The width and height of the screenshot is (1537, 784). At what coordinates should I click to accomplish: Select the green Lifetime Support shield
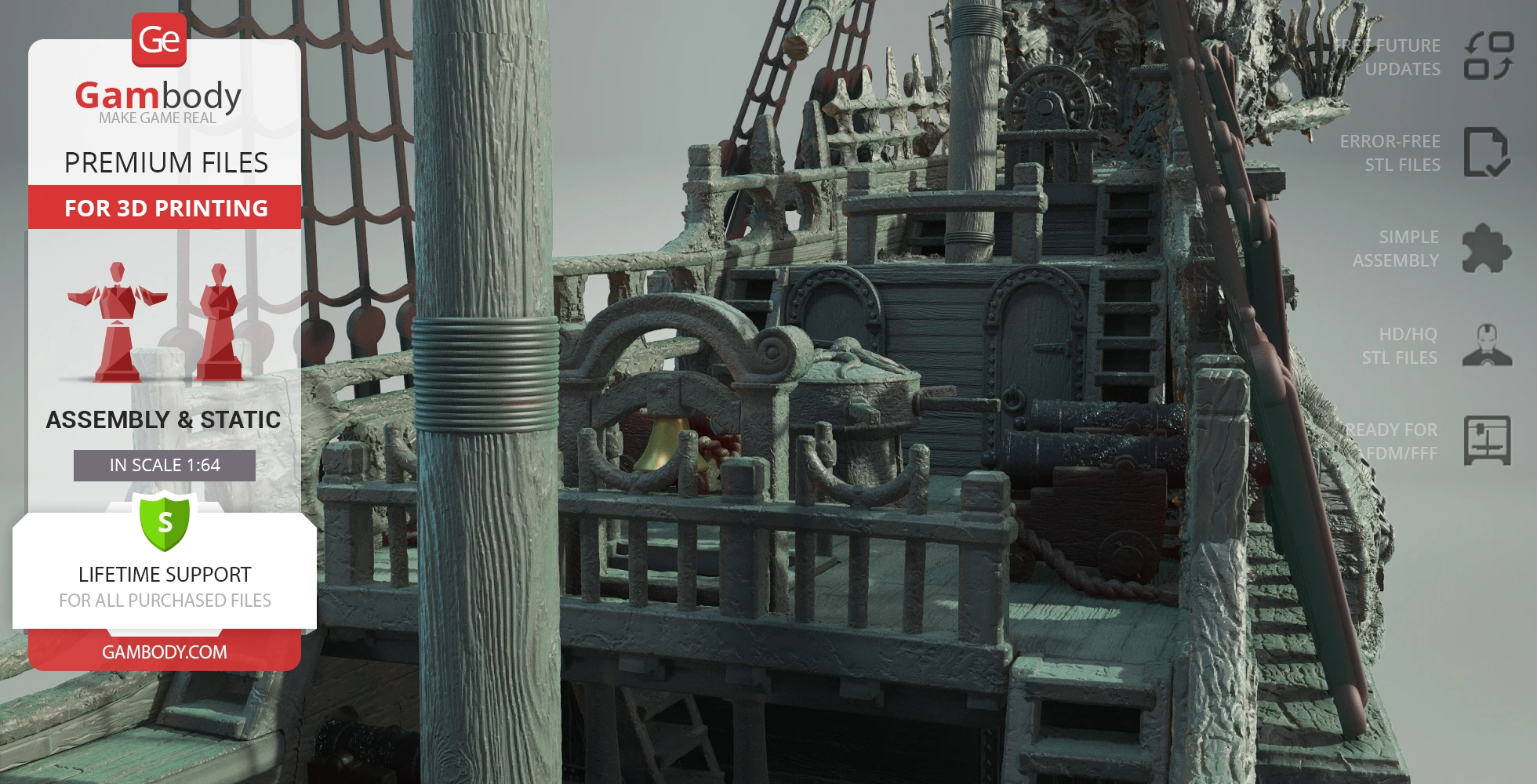point(165,521)
